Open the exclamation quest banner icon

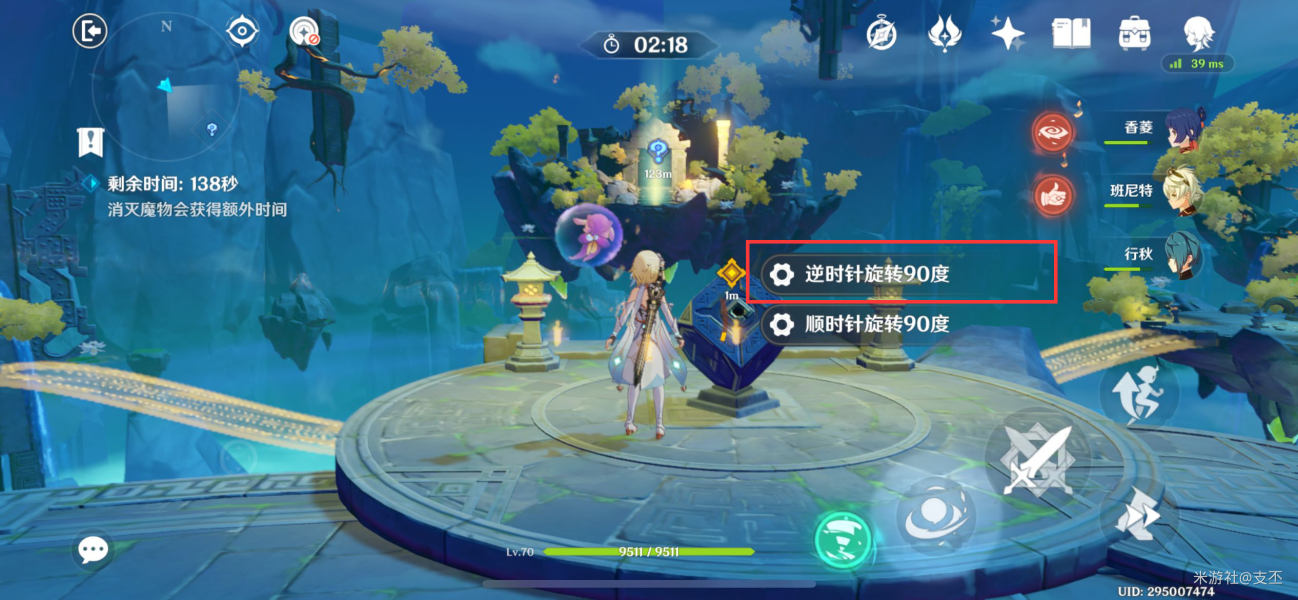(90, 142)
